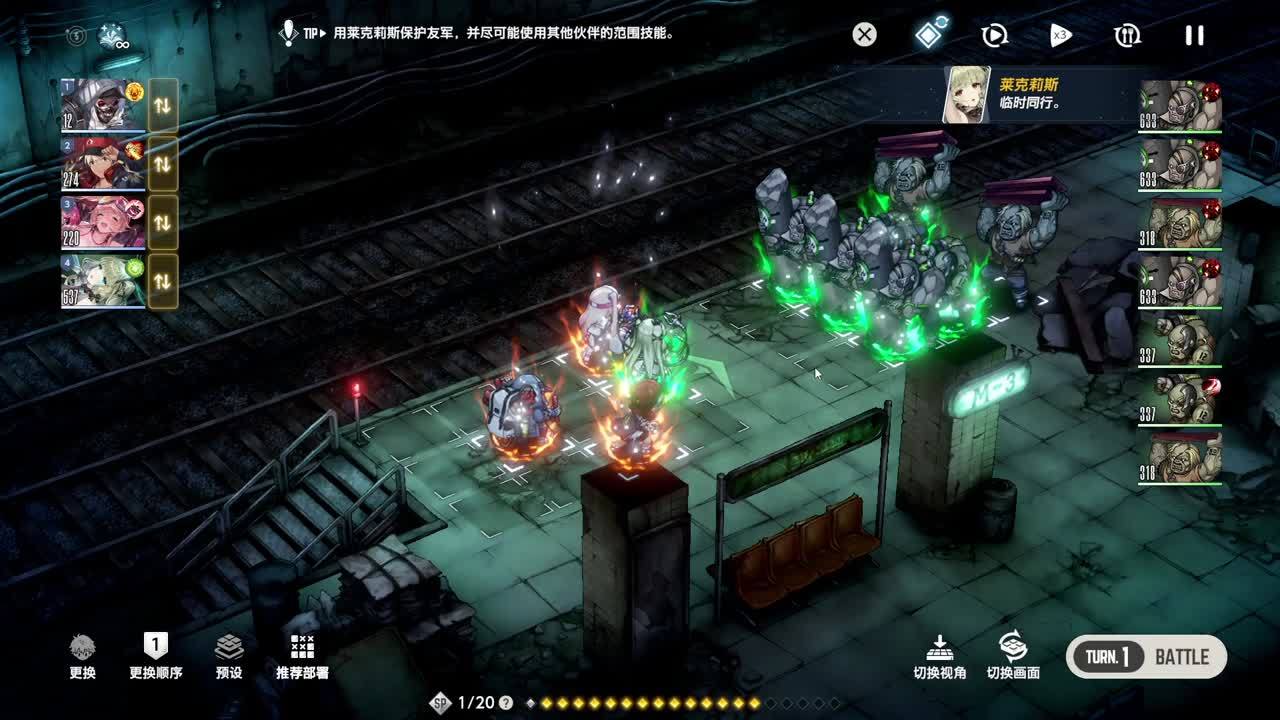1280x720 pixels.
Task: Open 更换 to replace a unit
Action: (x=83, y=656)
